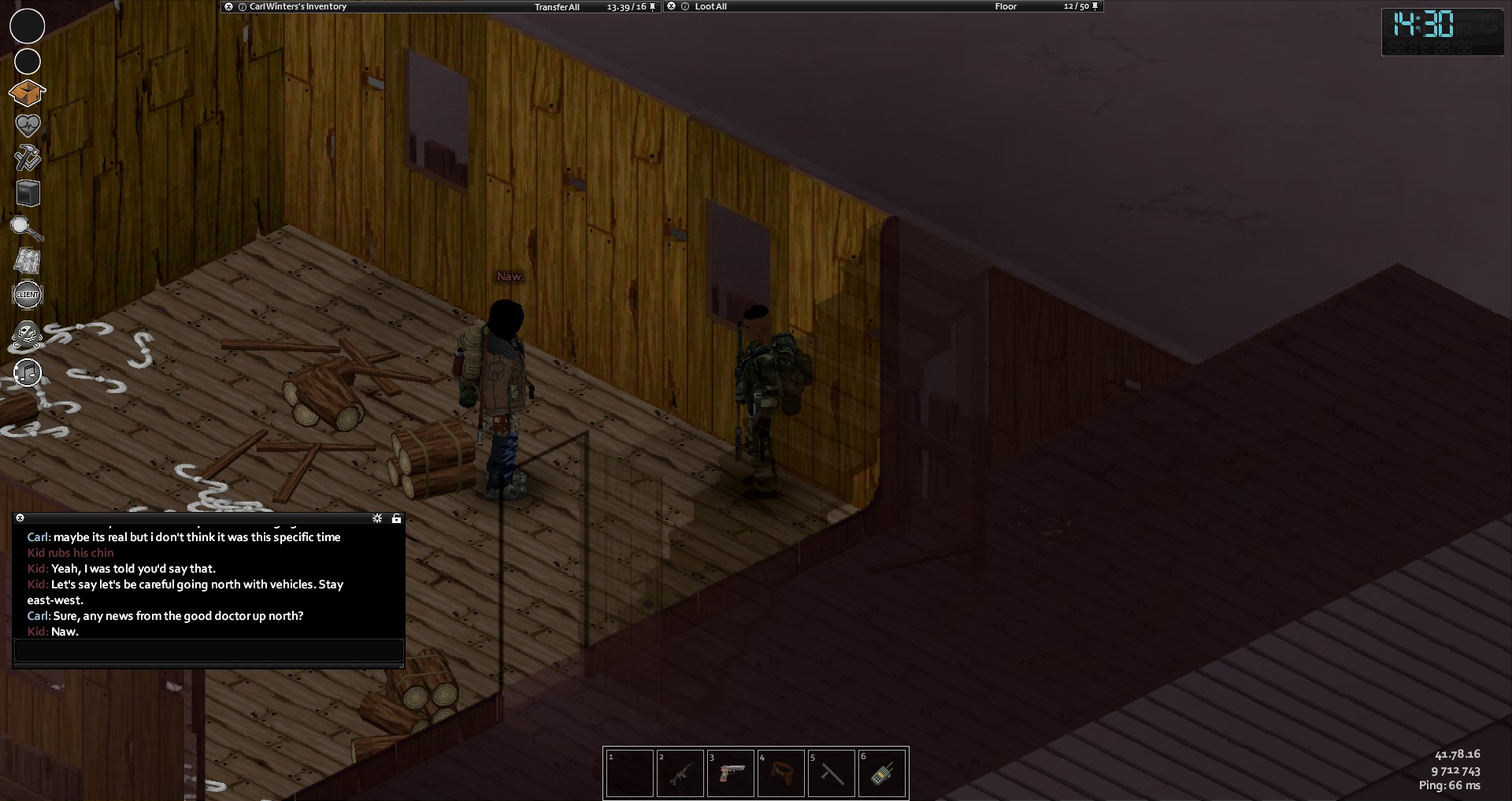Open the CLIENT options button
1512x801 pixels.
[28, 295]
